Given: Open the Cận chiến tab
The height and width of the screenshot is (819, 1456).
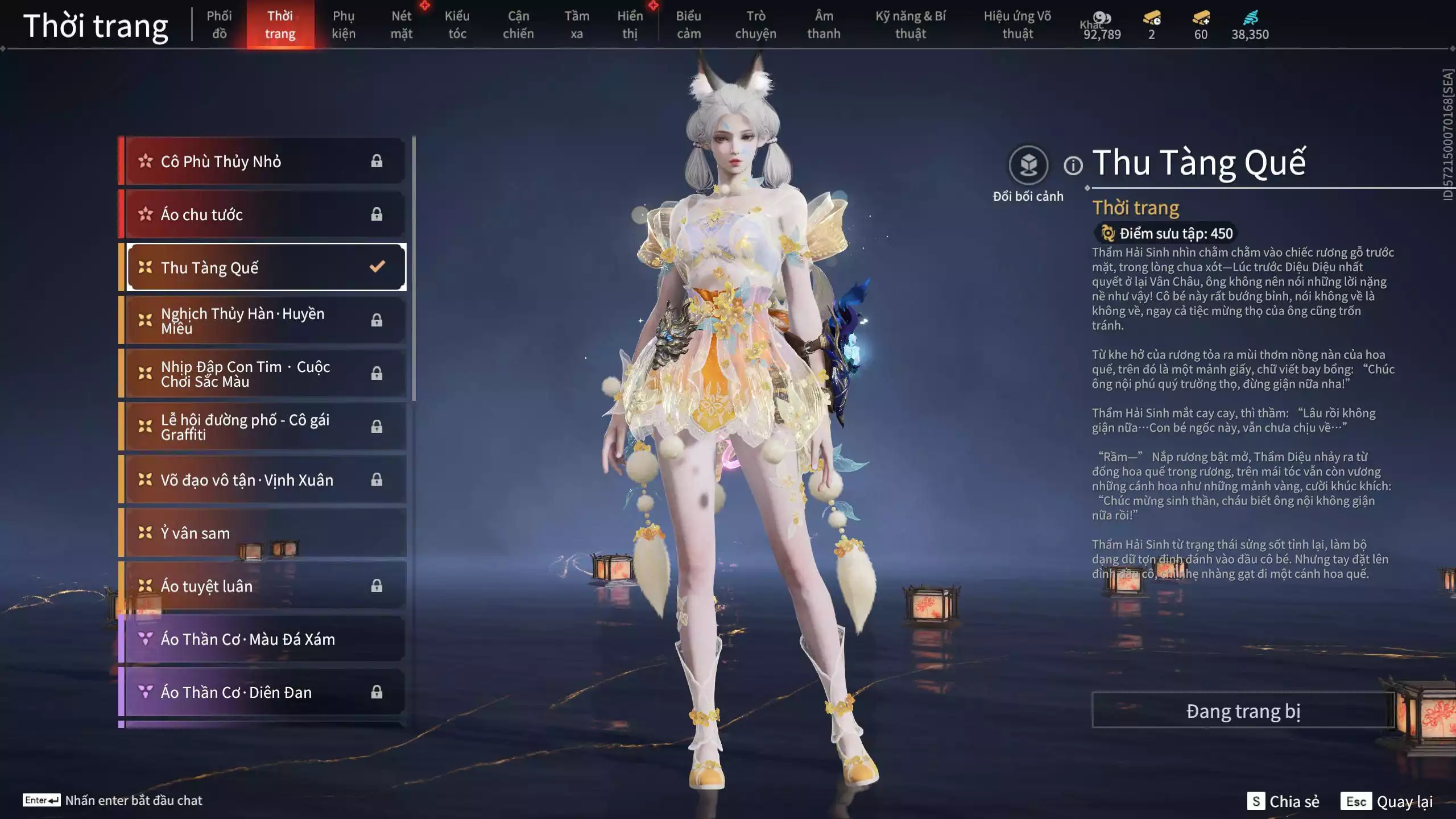Looking at the screenshot, I should point(518,24).
